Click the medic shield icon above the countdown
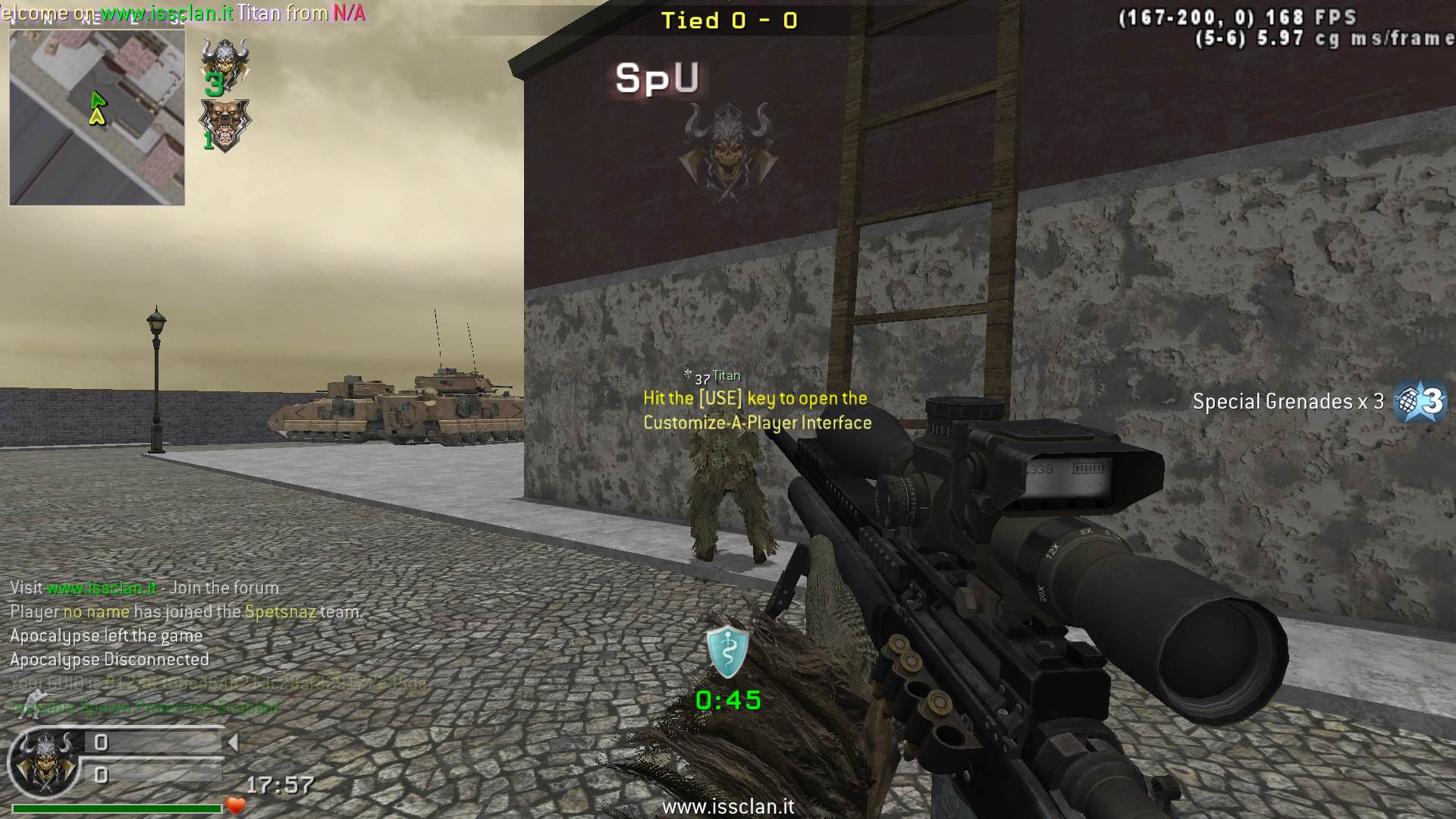Viewport: 1456px width, 819px height. (x=727, y=652)
